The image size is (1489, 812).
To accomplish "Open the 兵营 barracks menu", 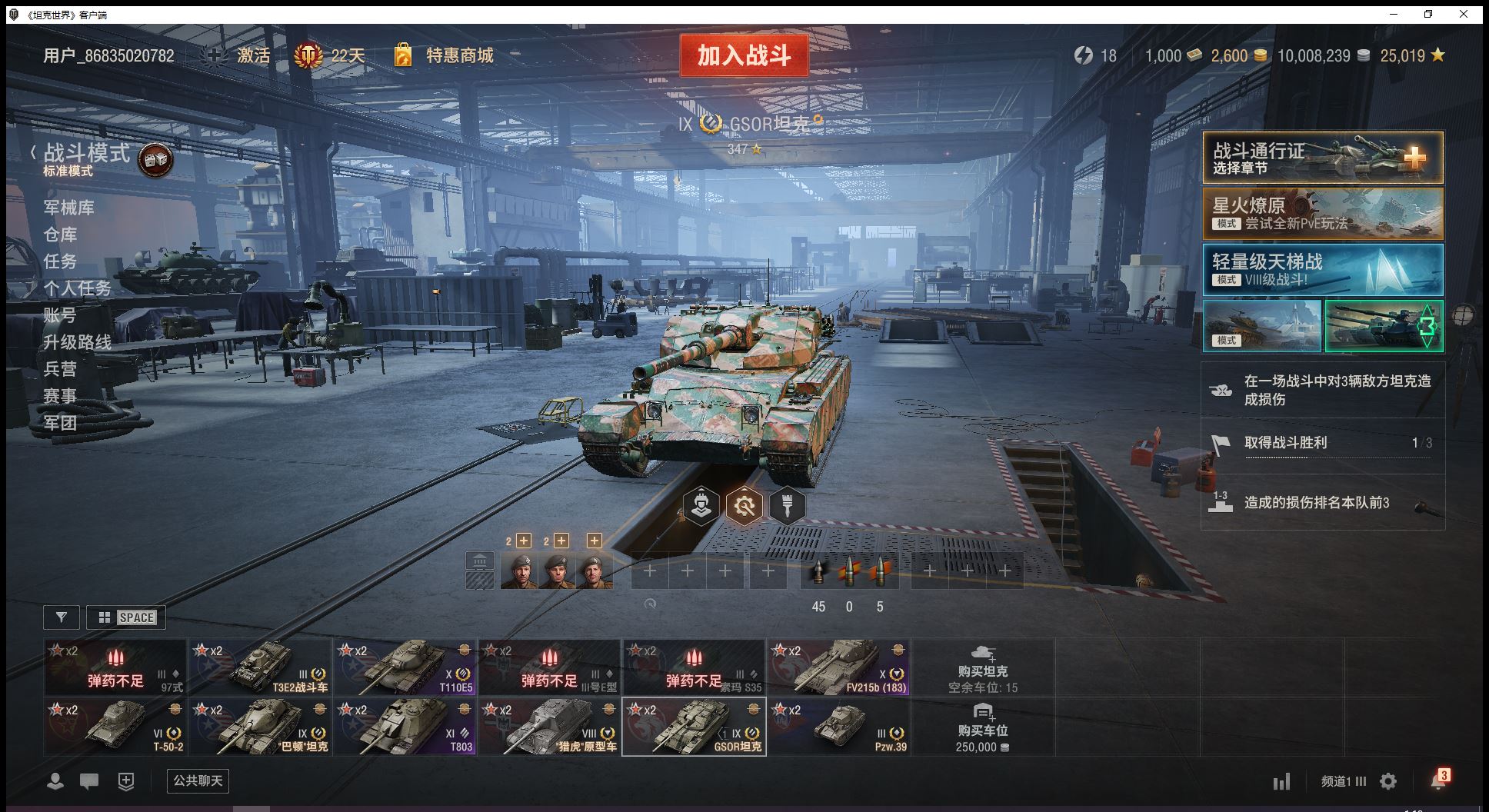I will pyautogui.click(x=60, y=369).
